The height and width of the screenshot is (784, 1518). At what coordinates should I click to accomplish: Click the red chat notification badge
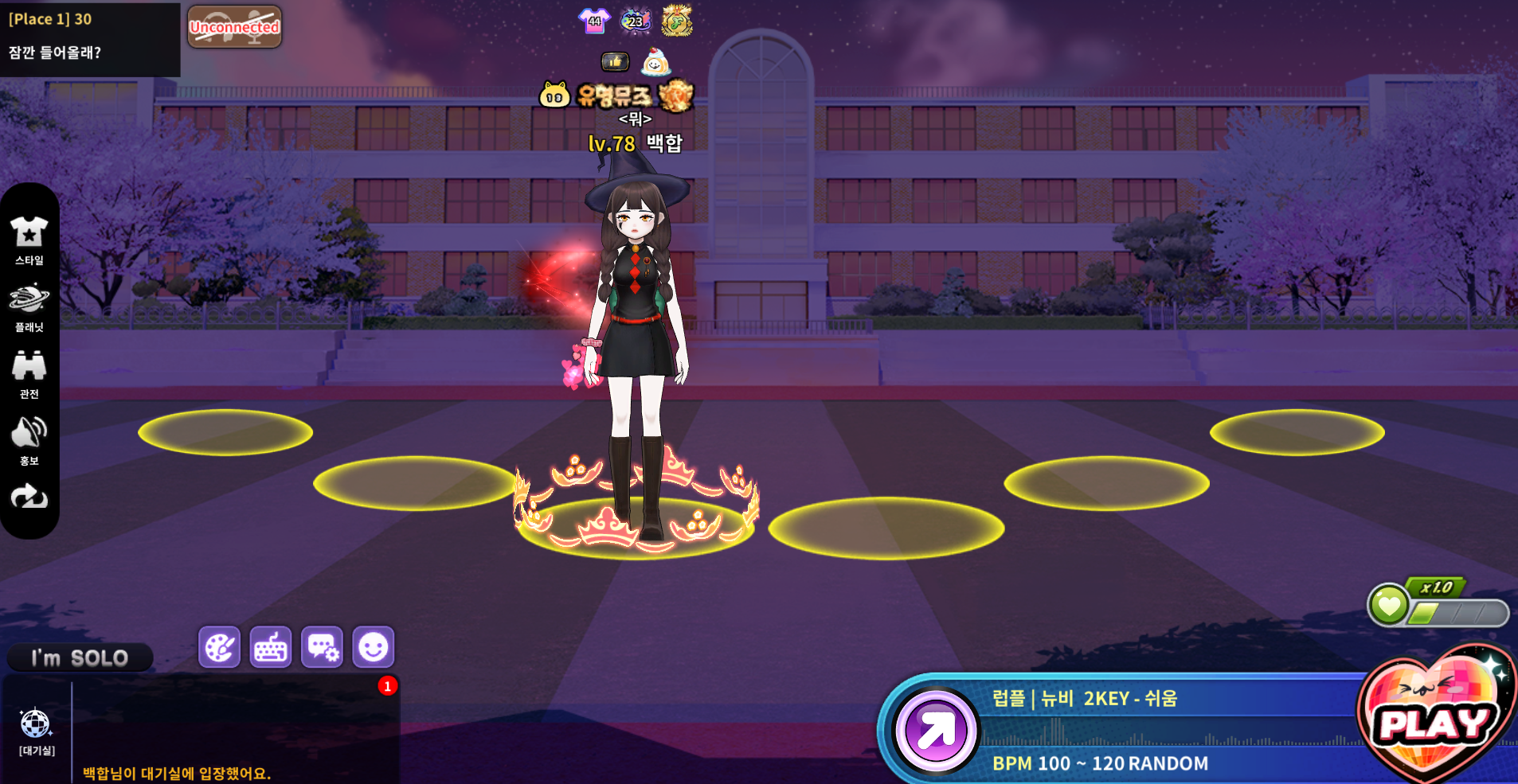[388, 686]
